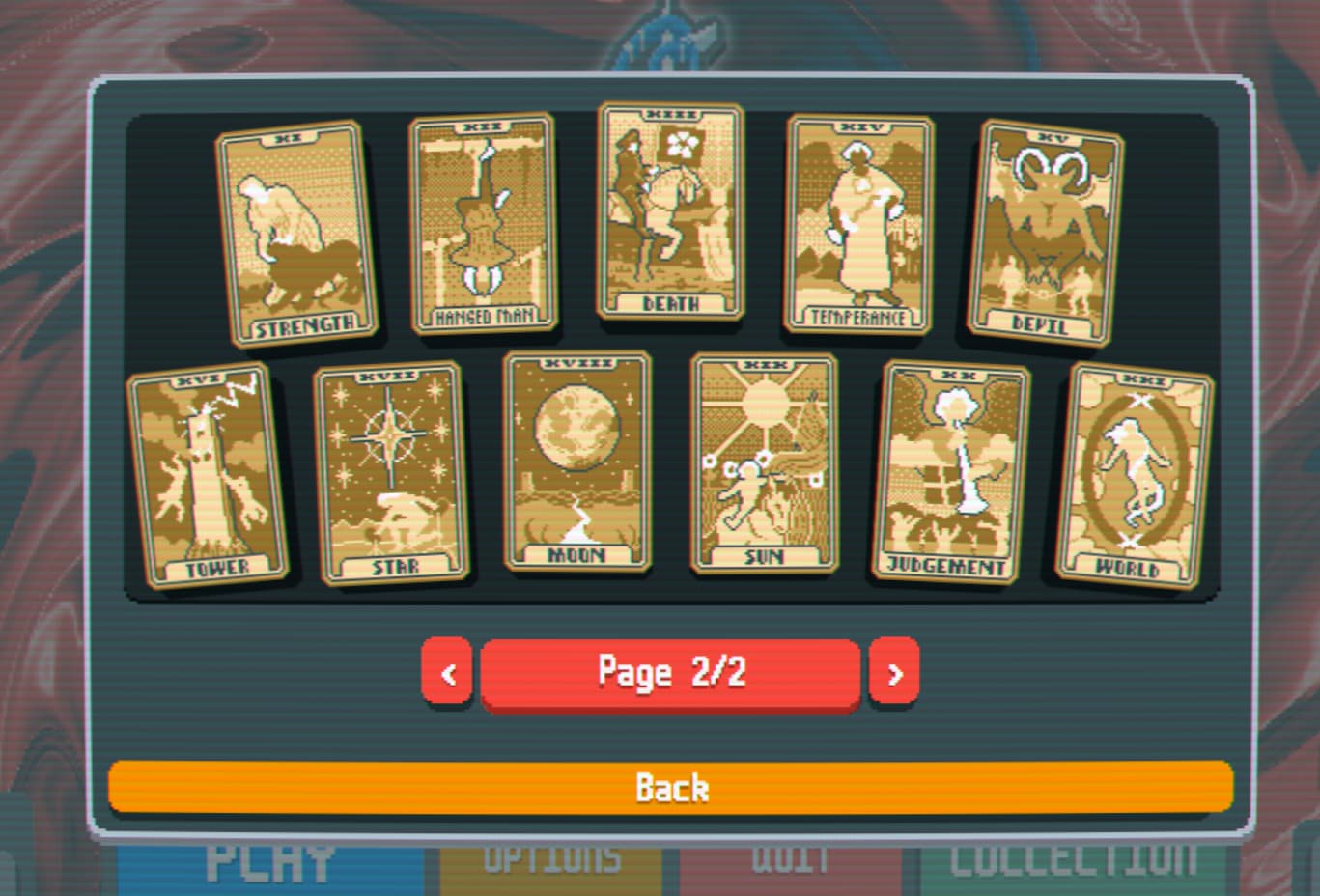1320x896 pixels.
Task: Click the Page 2/2 indicator
Action: 671,673
